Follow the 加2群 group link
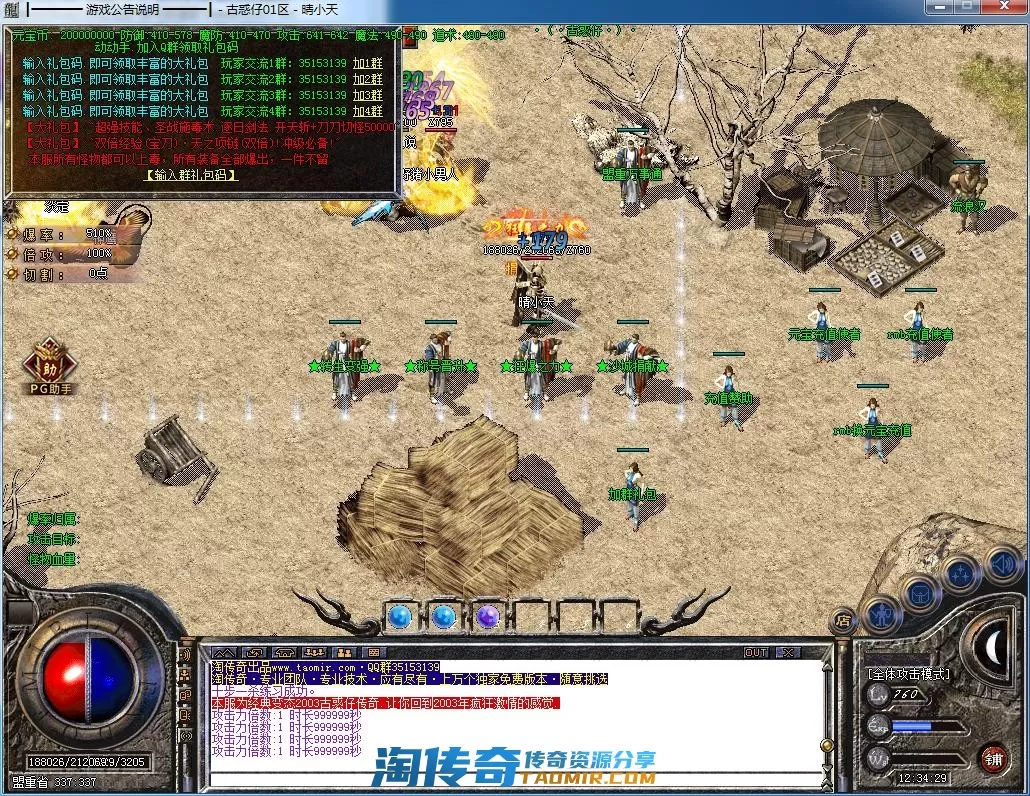Viewport: 1030px width, 796px height. [368, 79]
